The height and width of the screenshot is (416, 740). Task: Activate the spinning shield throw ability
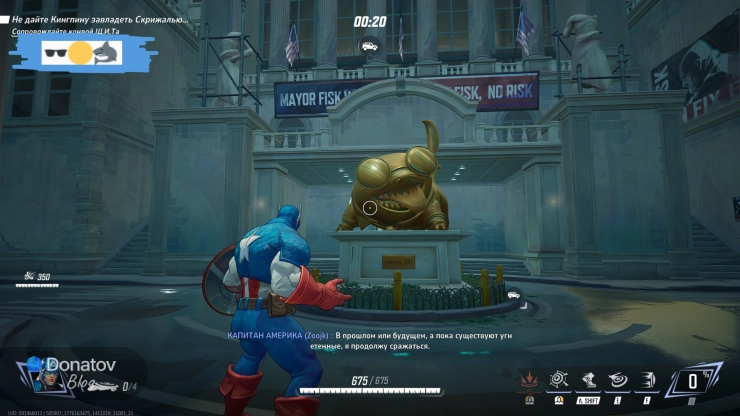(x=619, y=380)
